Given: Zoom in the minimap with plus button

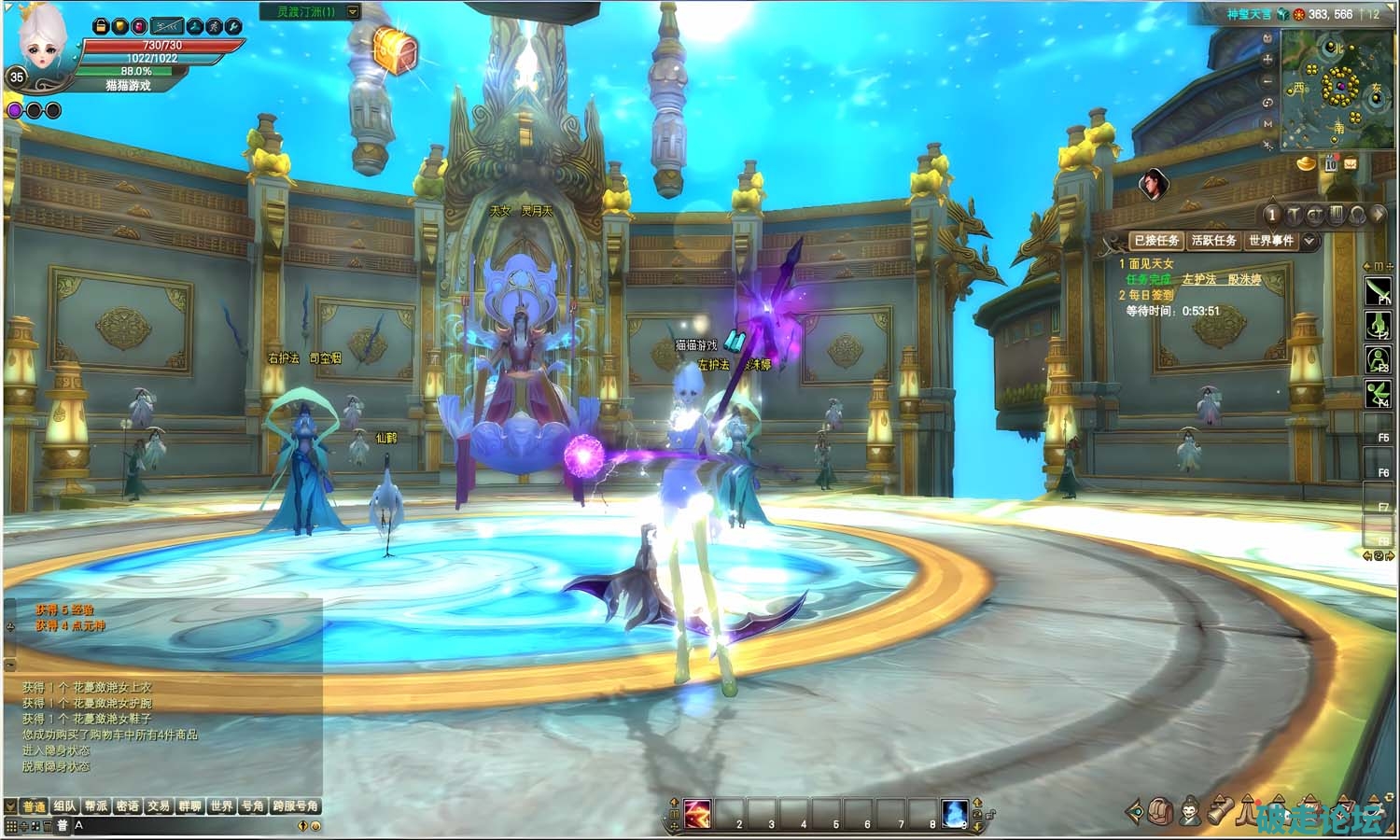Looking at the screenshot, I should click(x=1267, y=59).
